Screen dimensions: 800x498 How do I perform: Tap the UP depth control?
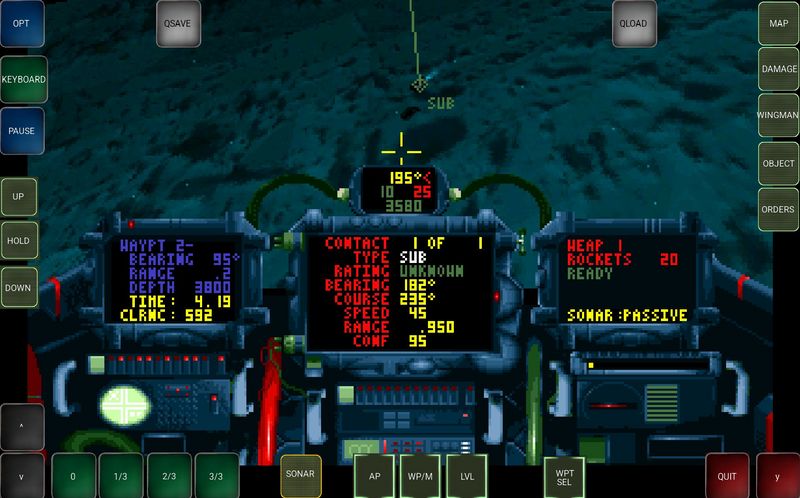pyautogui.click(x=19, y=197)
